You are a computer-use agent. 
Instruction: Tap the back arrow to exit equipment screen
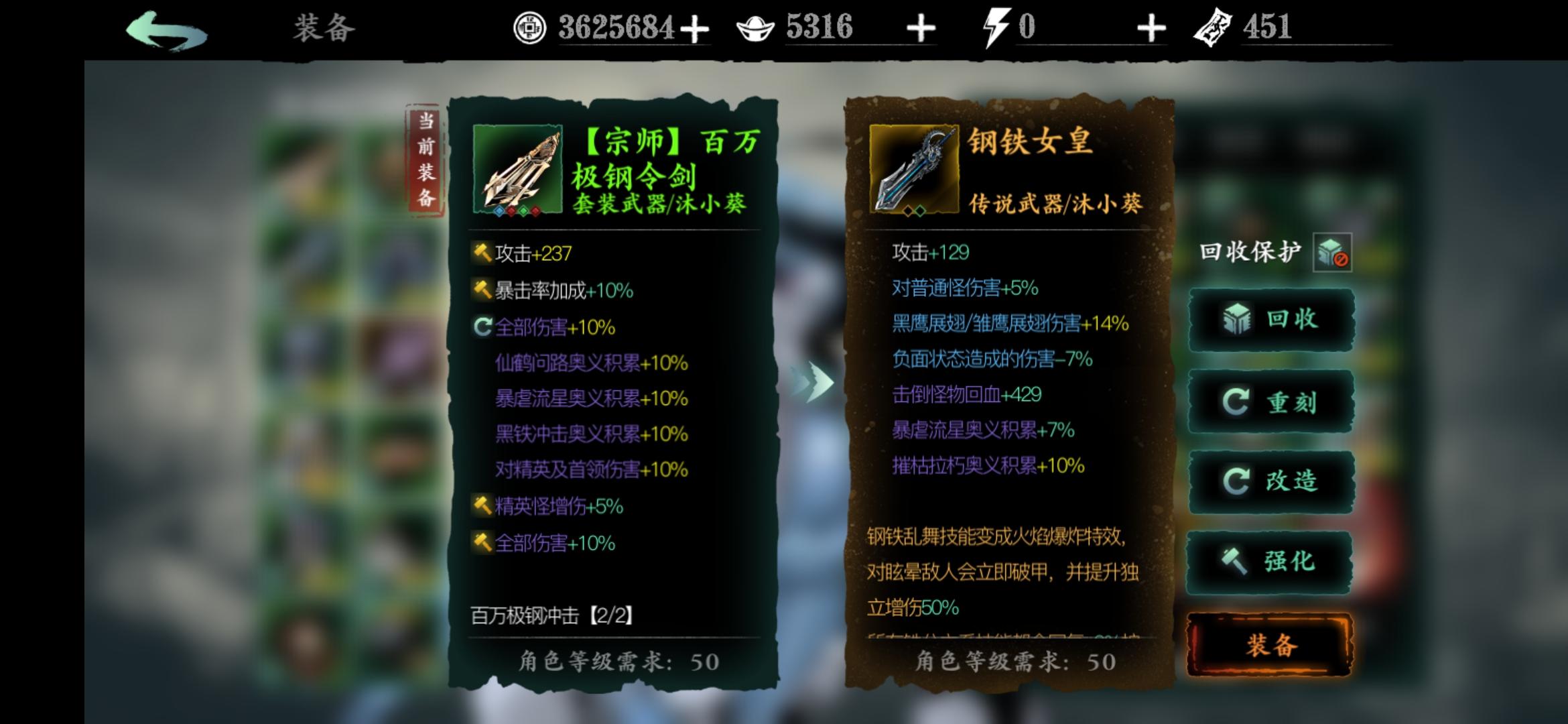pos(166,28)
